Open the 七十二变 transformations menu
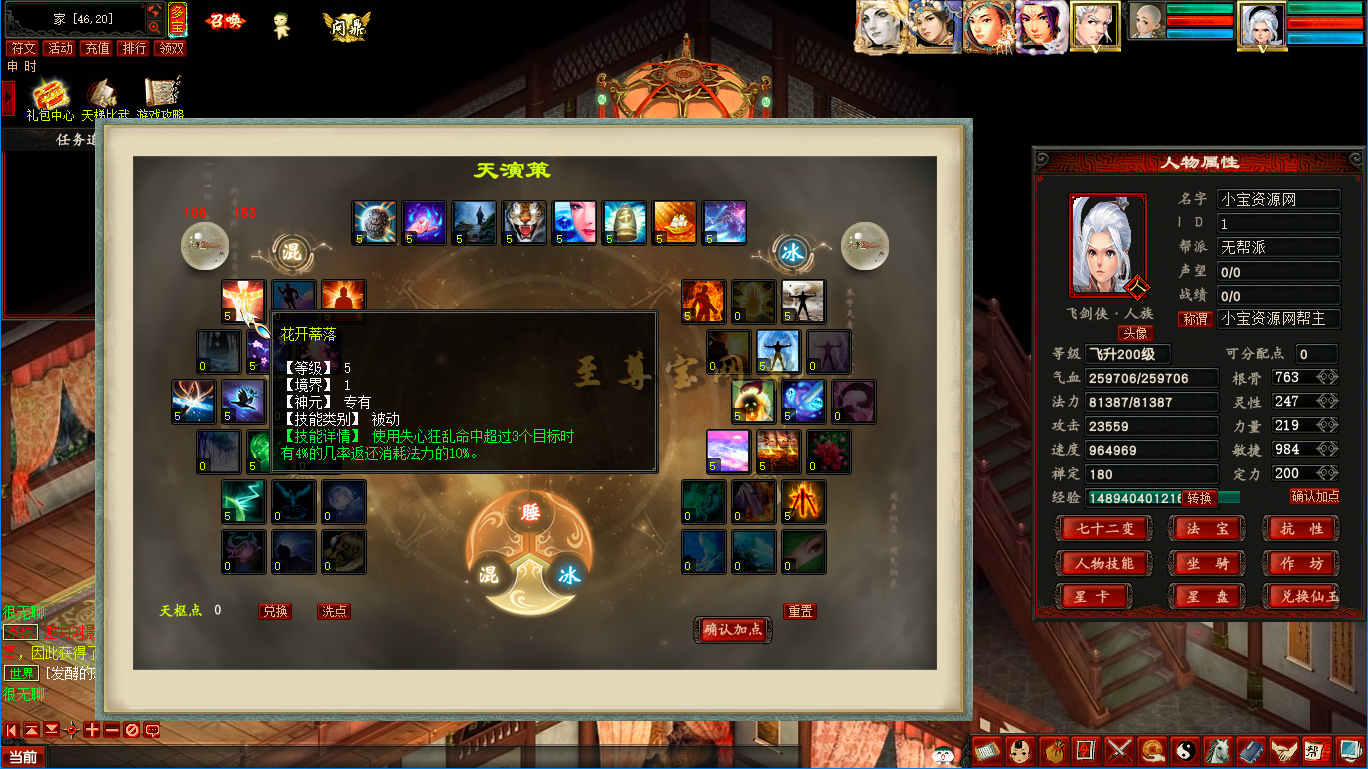1368x769 pixels. coord(1103,529)
